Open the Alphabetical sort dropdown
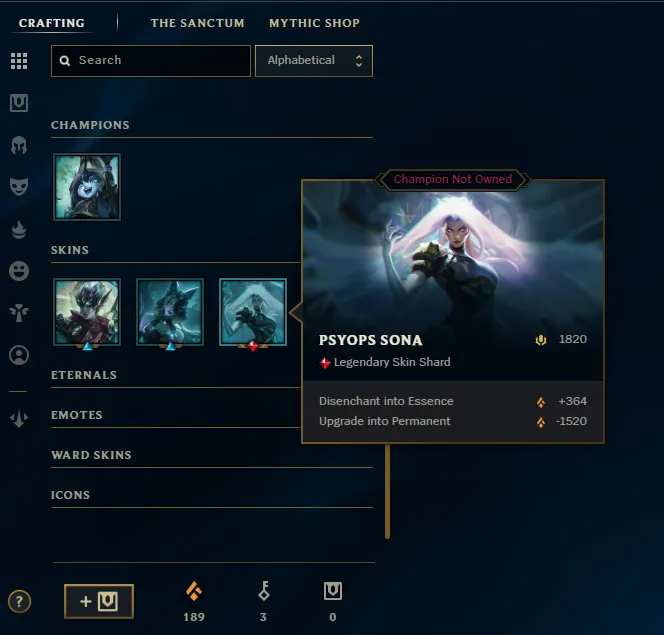 [x=314, y=61]
